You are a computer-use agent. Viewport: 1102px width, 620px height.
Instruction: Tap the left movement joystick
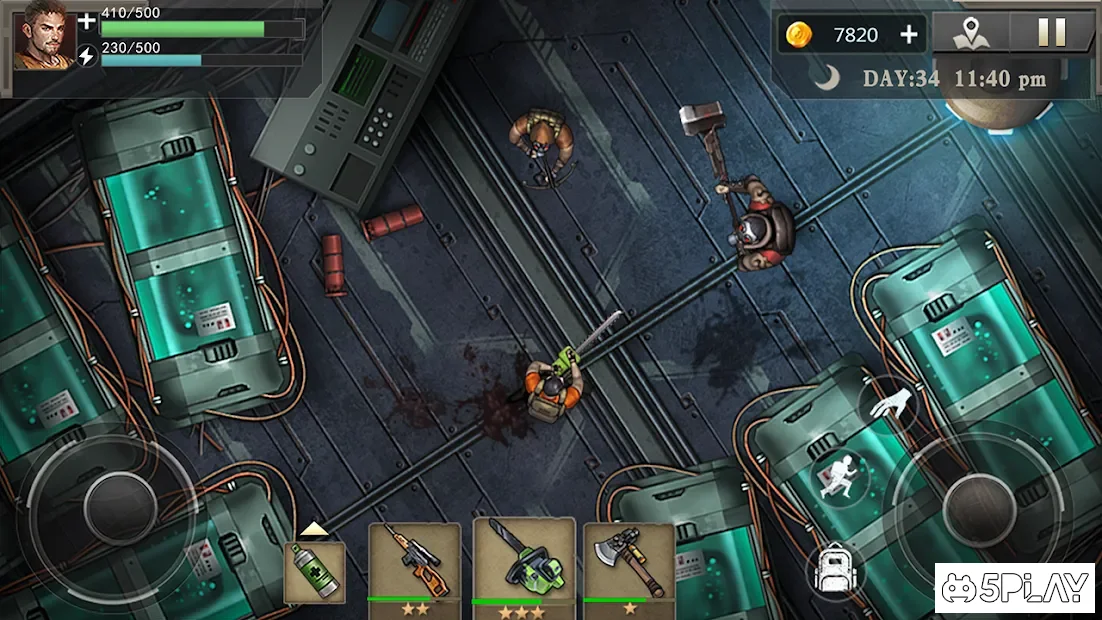point(119,506)
